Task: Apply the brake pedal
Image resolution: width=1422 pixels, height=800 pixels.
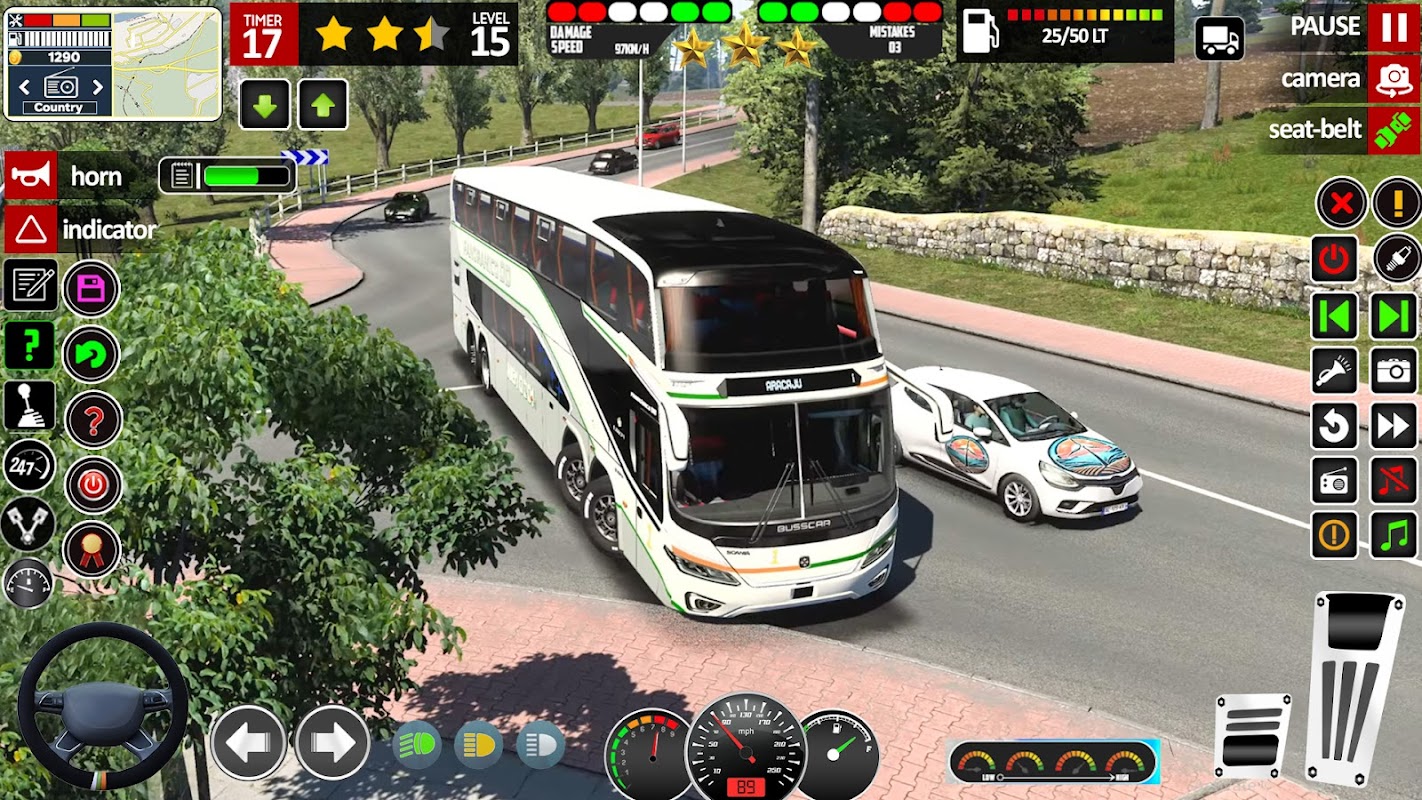Action: [x=1252, y=735]
